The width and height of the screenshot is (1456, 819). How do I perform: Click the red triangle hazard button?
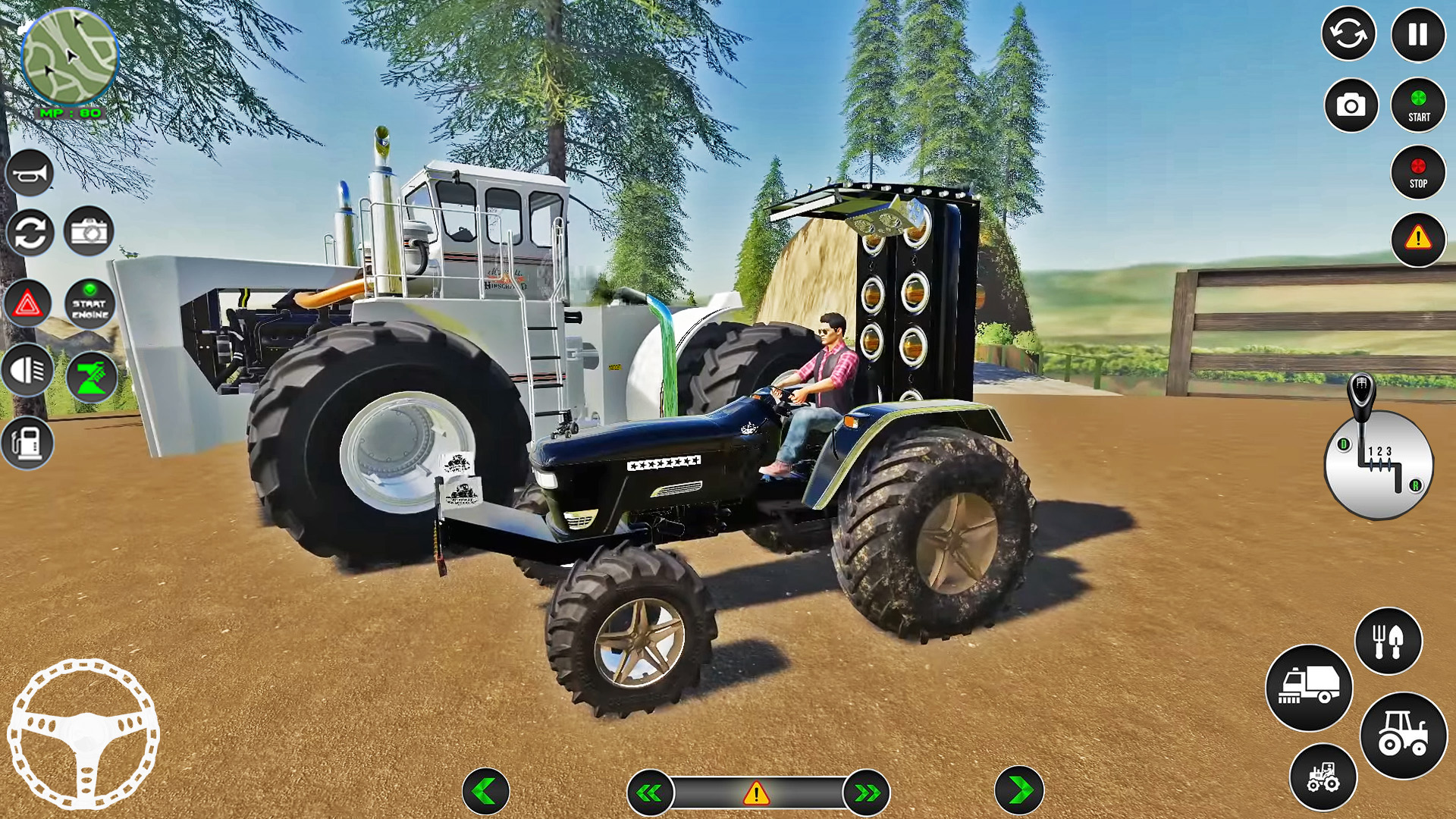coord(28,304)
